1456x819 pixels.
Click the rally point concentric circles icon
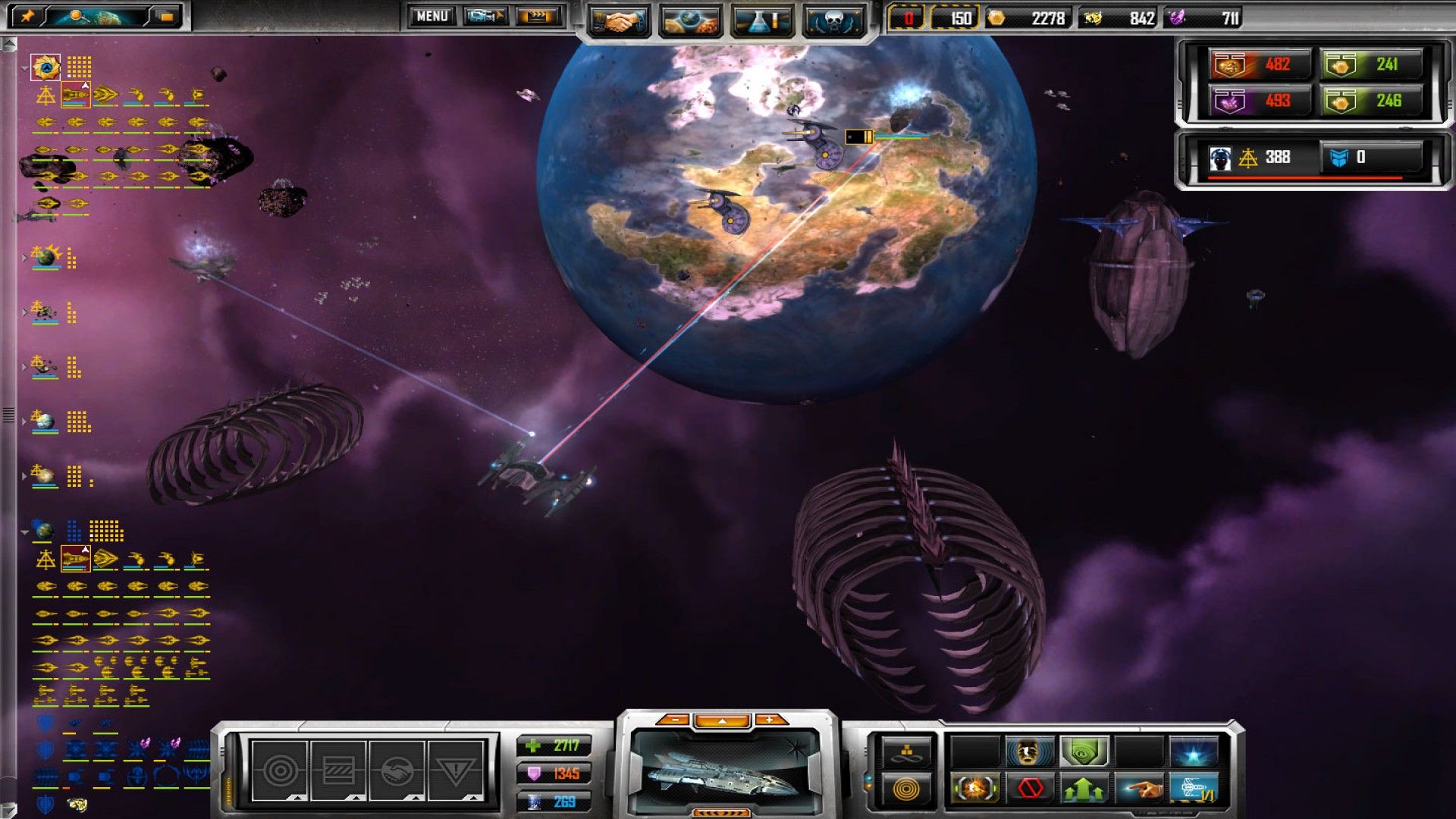tap(907, 789)
